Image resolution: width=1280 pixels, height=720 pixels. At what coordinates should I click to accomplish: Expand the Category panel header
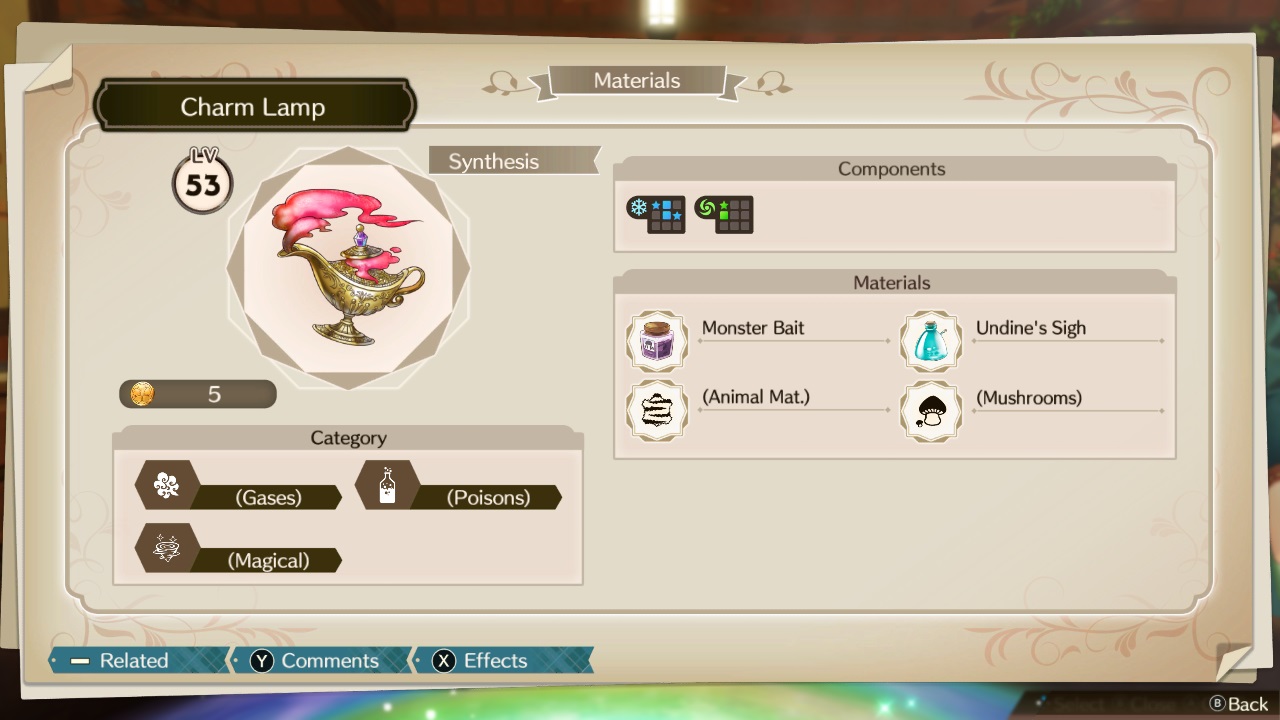tap(348, 437)
